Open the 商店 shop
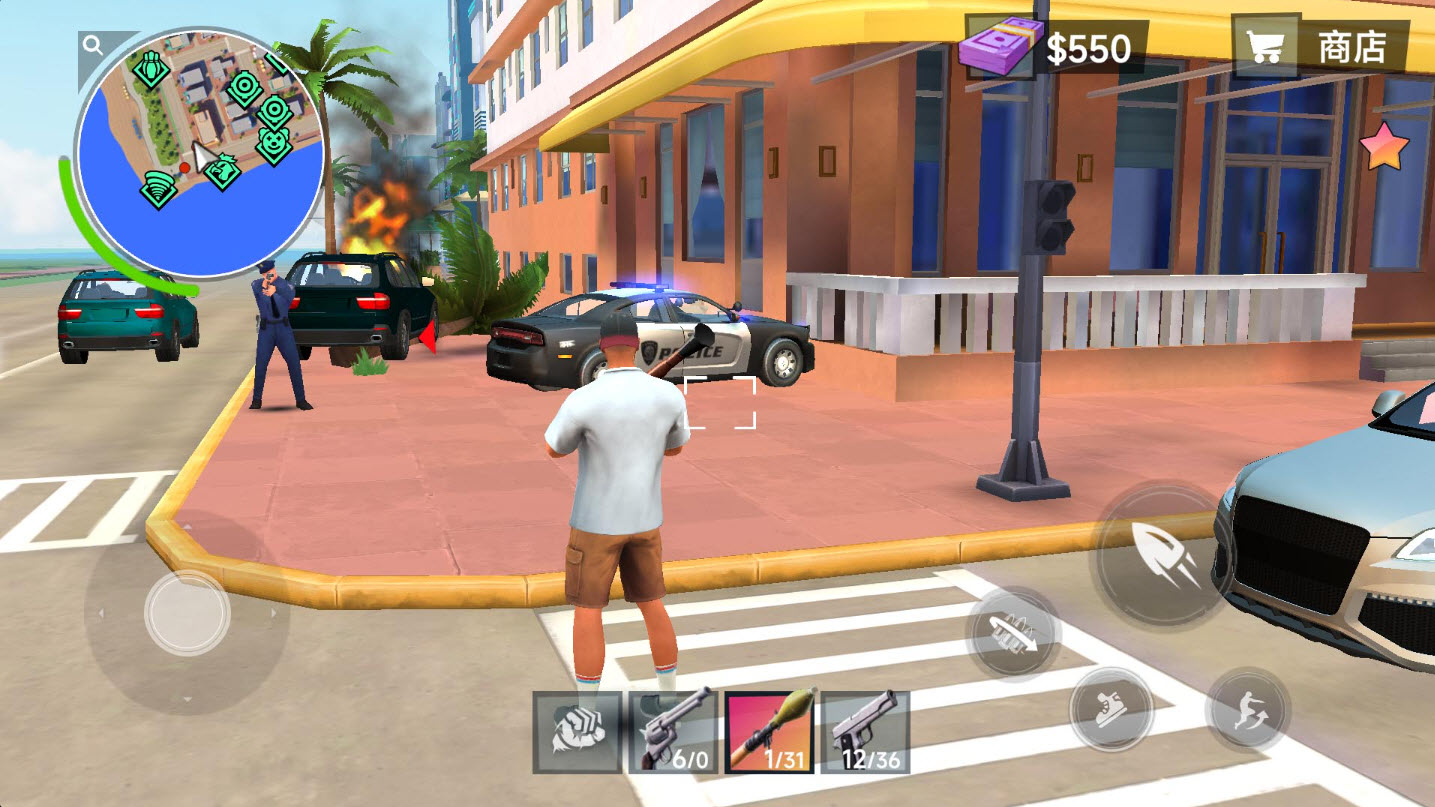The width and height of the screenshot is (1435, 807). [x=1320, y=47]
